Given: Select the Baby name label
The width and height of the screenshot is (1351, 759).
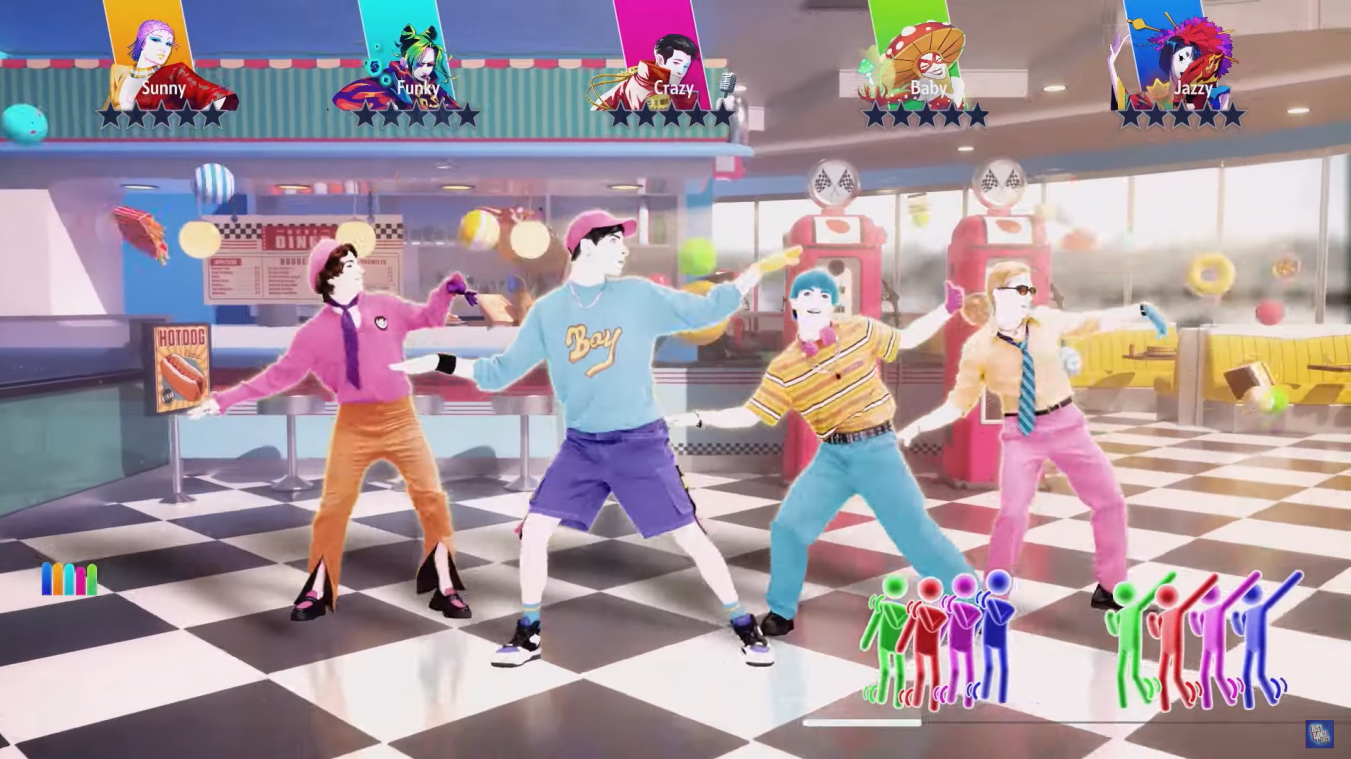Looking at the screenshot, I should click(927, 88).
